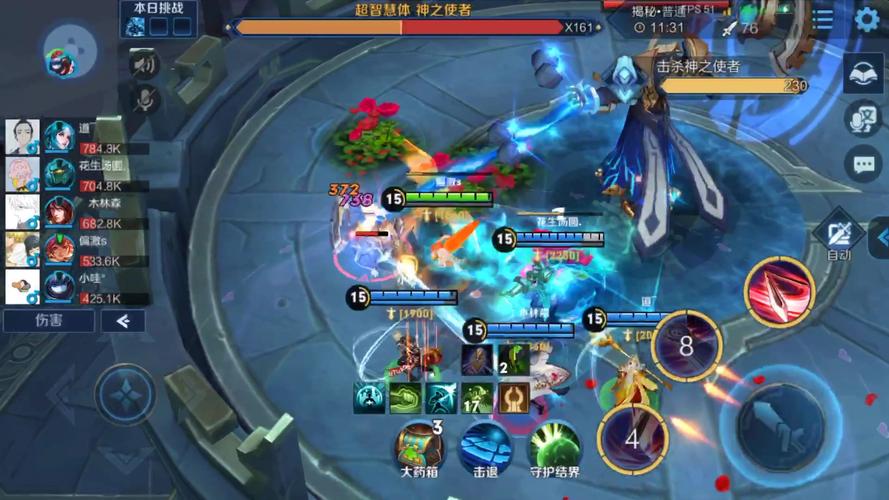Activate the 守护结界 guardian barrier skill
The image size is (889, 500).
click(554, 447)
